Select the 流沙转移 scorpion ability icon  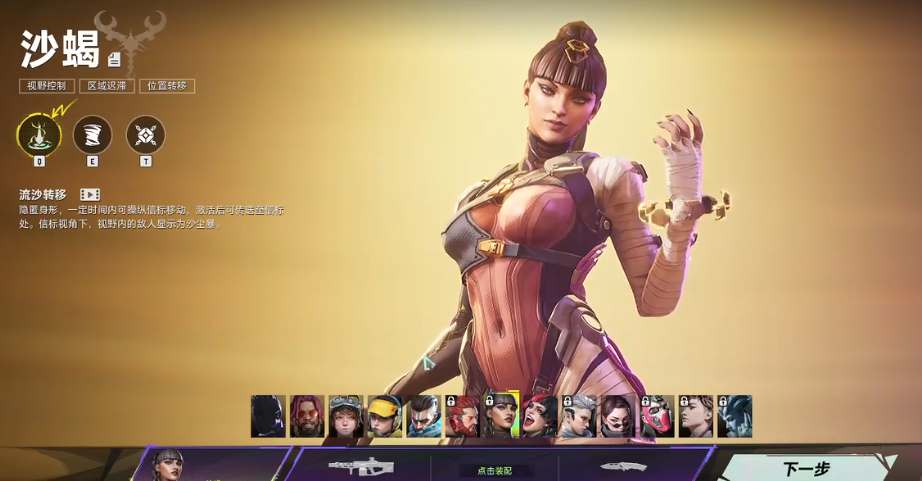pos(39,134)
